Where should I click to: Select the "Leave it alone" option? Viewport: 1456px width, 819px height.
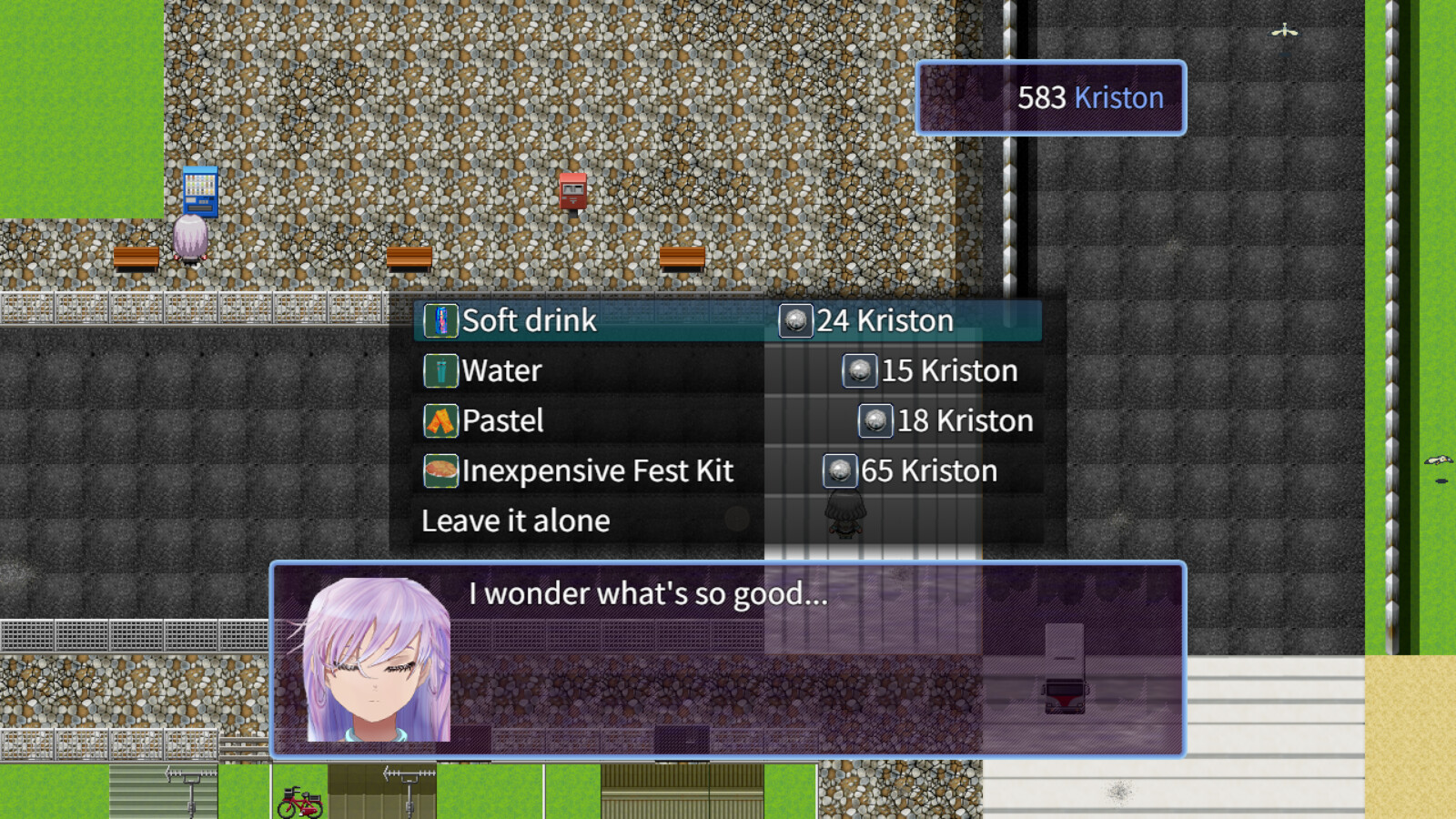coord(515,521)
